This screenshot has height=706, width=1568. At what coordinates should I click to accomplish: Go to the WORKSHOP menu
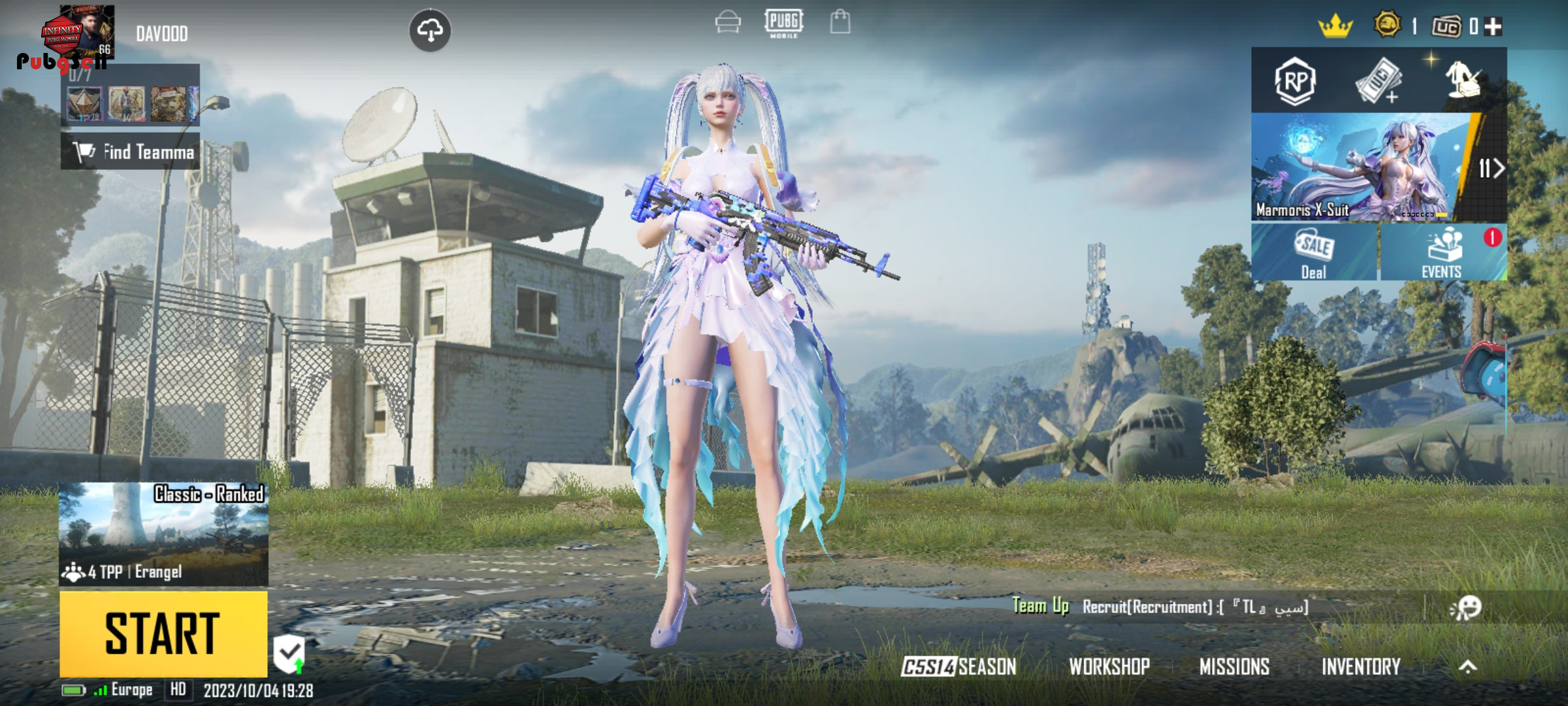1109,666
